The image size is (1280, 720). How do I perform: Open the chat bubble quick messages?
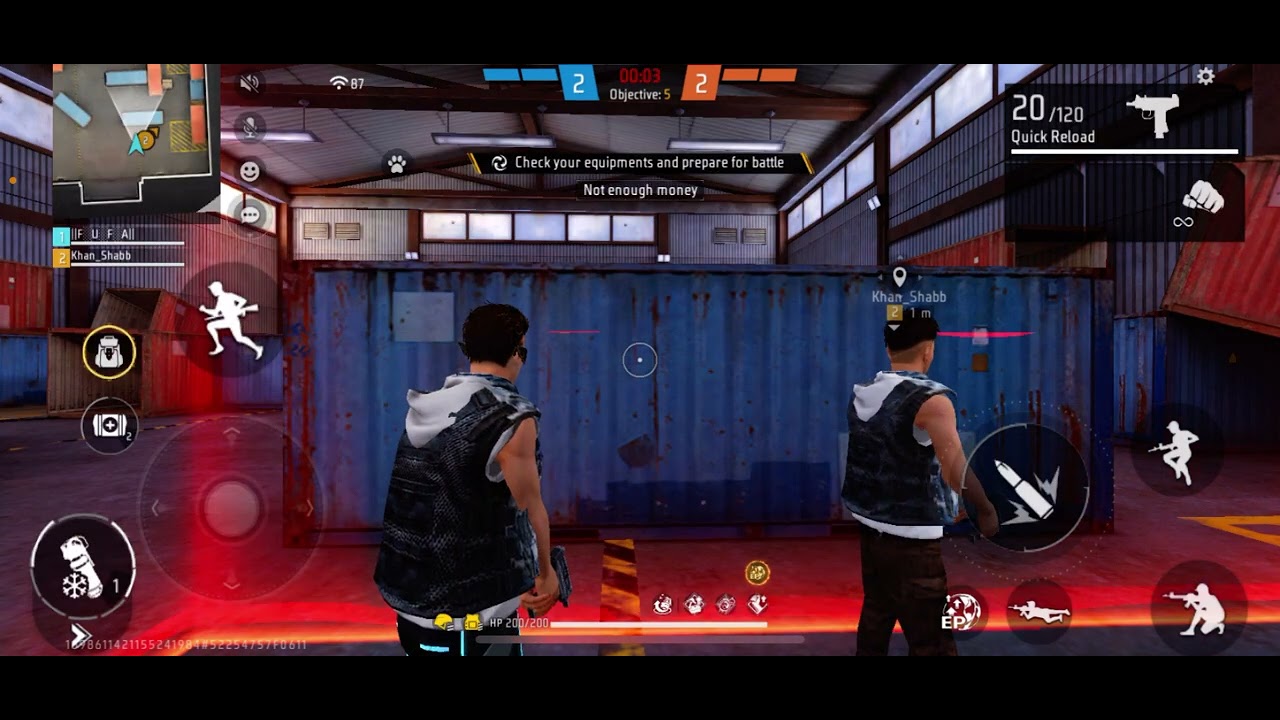click(250, 214)
